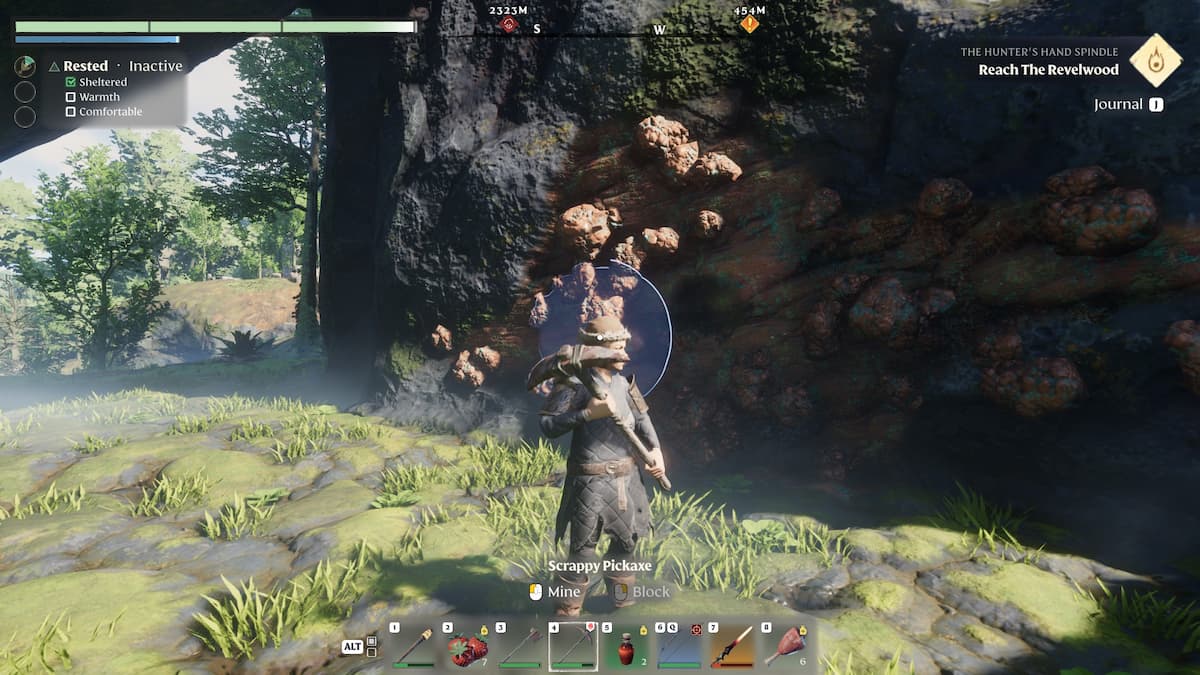Use the red potion flask slot
Screen dimensions: 1200x675
click(627, 647)
